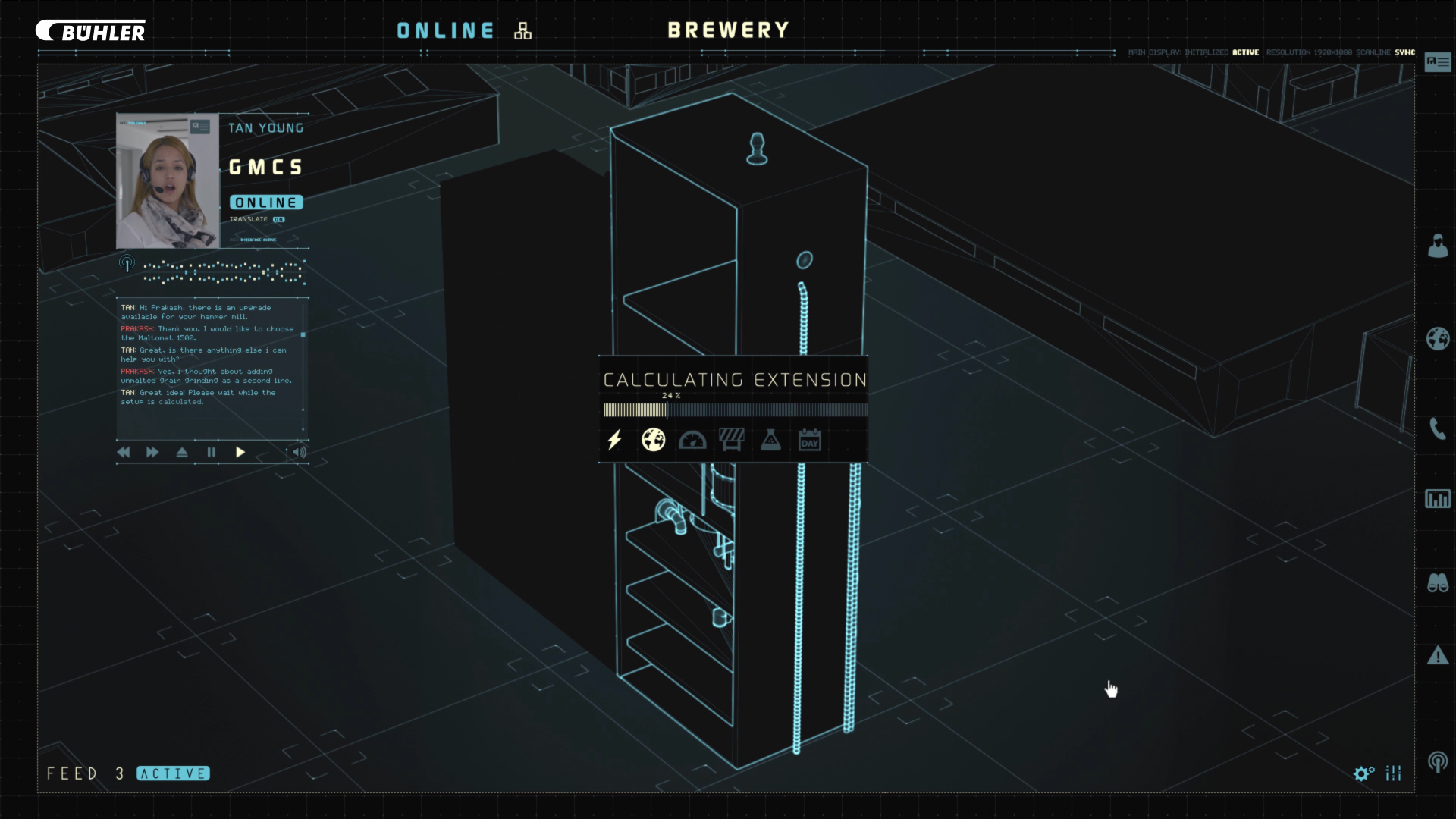This screenshot has height=819, width=1456.
Task: Open the user profile silhouette icon
Action: click(x=1438, y=246)
